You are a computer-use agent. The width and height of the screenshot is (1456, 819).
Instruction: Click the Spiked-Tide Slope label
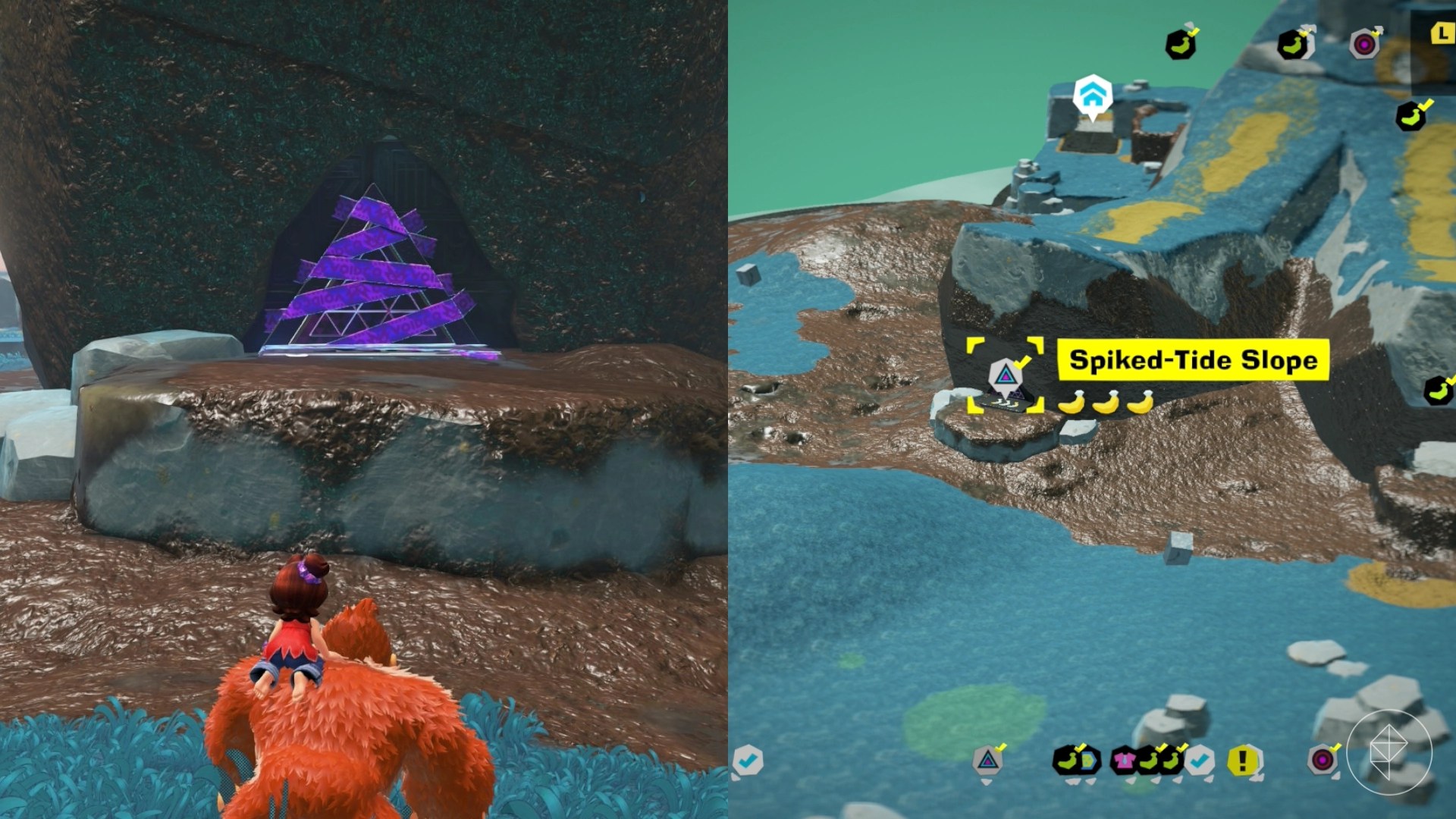pyautogui.click(x=1192, y=360)
